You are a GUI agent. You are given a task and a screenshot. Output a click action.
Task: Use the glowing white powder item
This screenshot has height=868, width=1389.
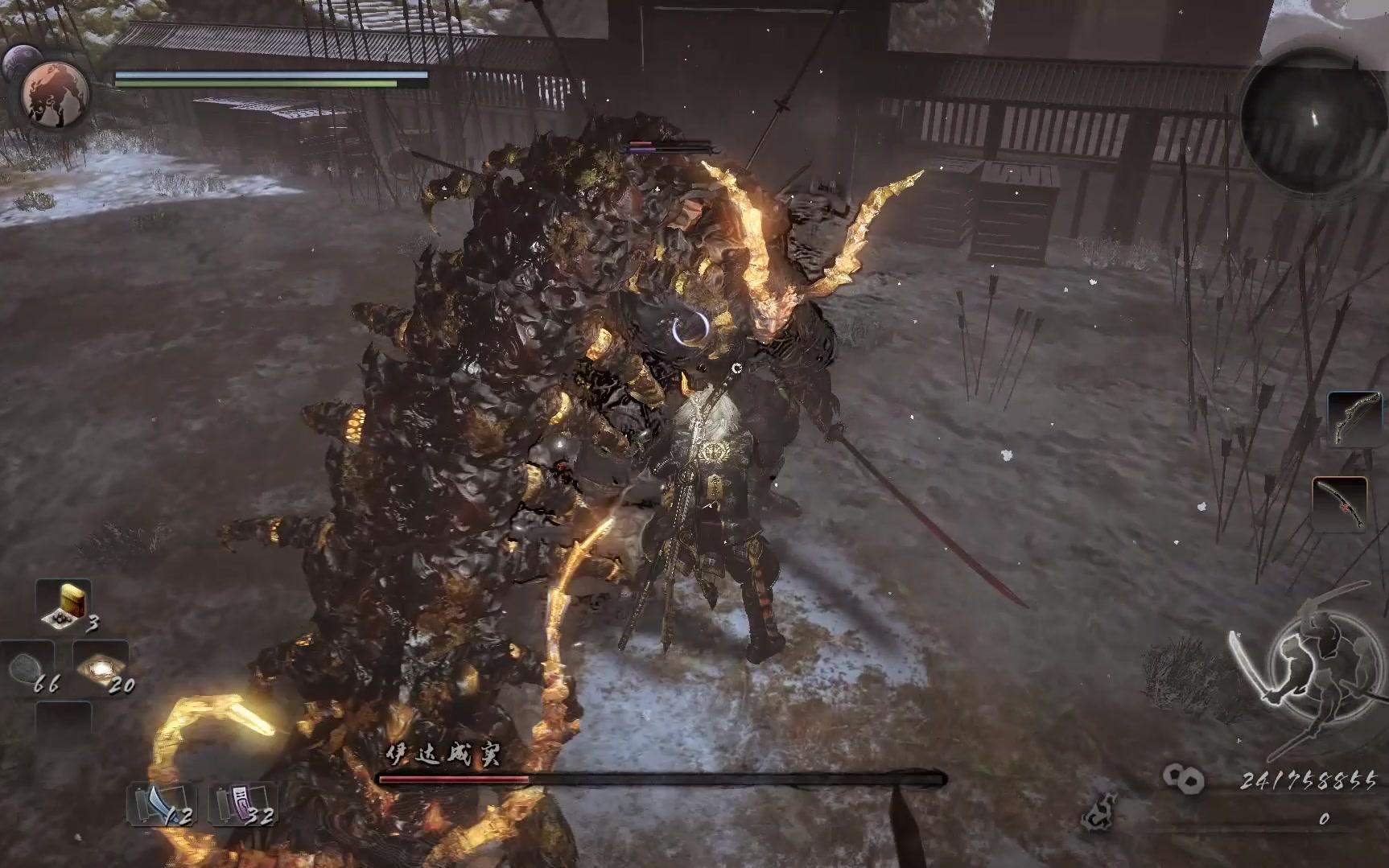coord(101,666)
